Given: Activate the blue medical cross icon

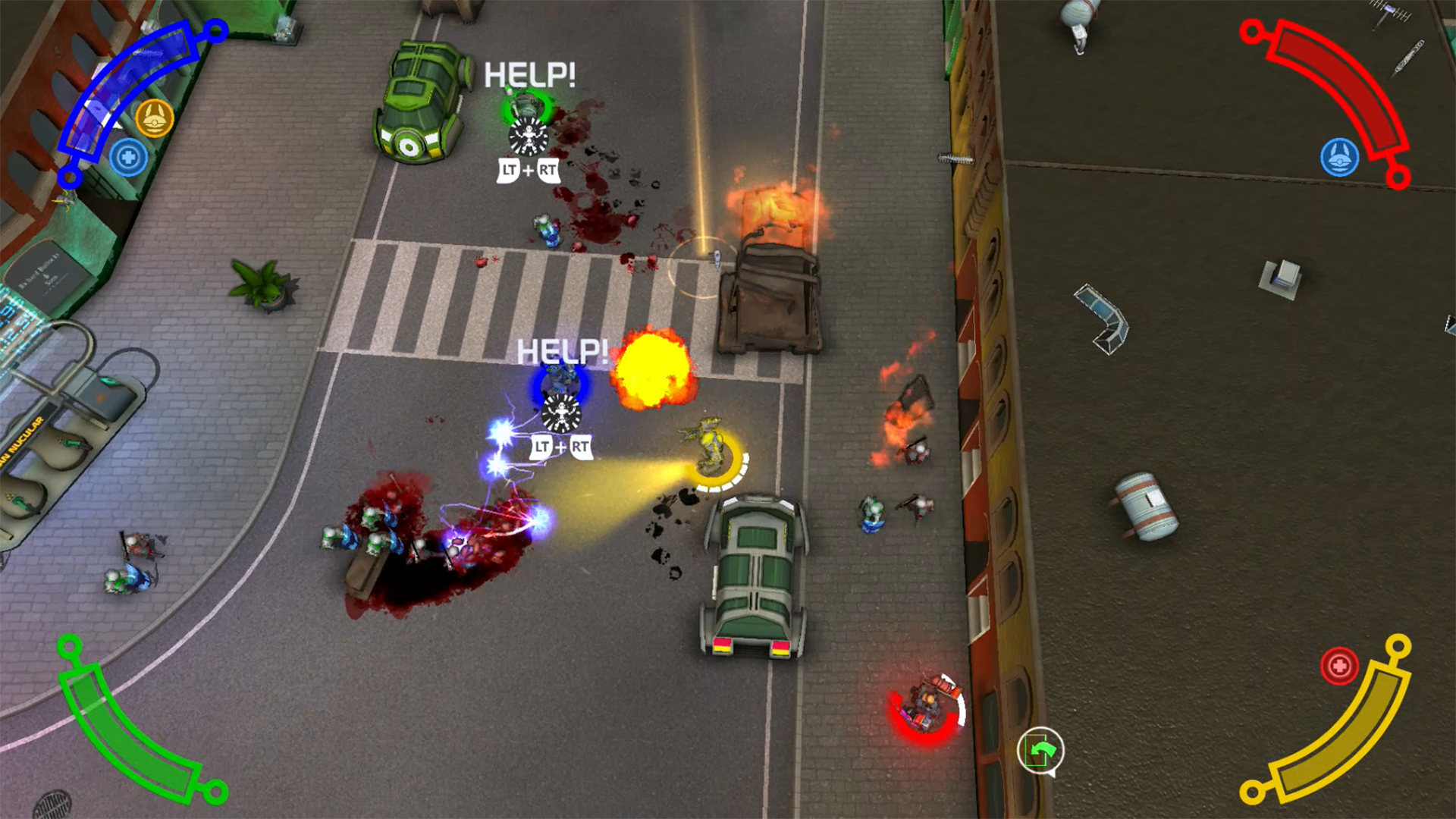Looking at the screenshot, I should 128,158.
